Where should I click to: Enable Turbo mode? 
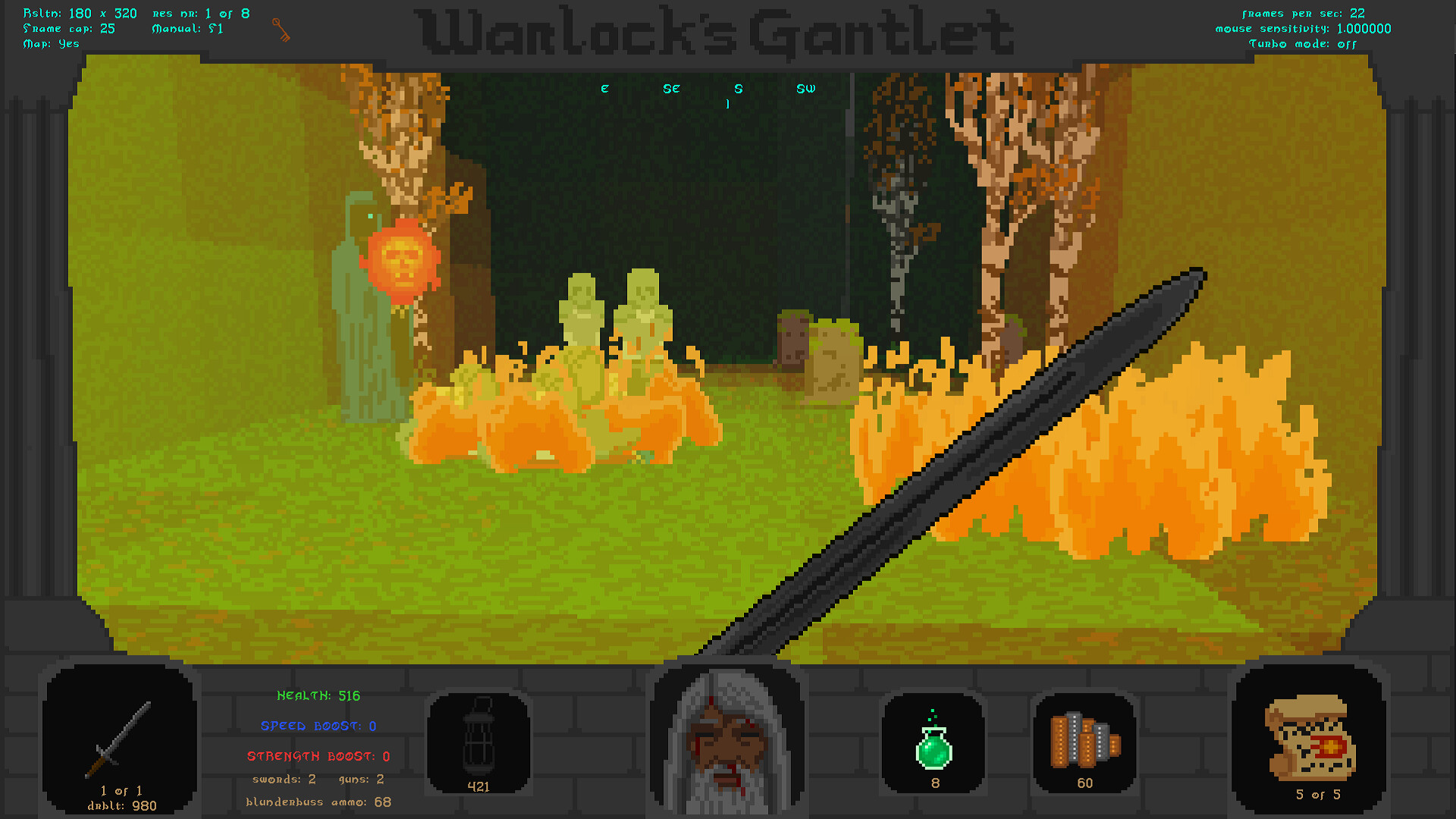1302,44
